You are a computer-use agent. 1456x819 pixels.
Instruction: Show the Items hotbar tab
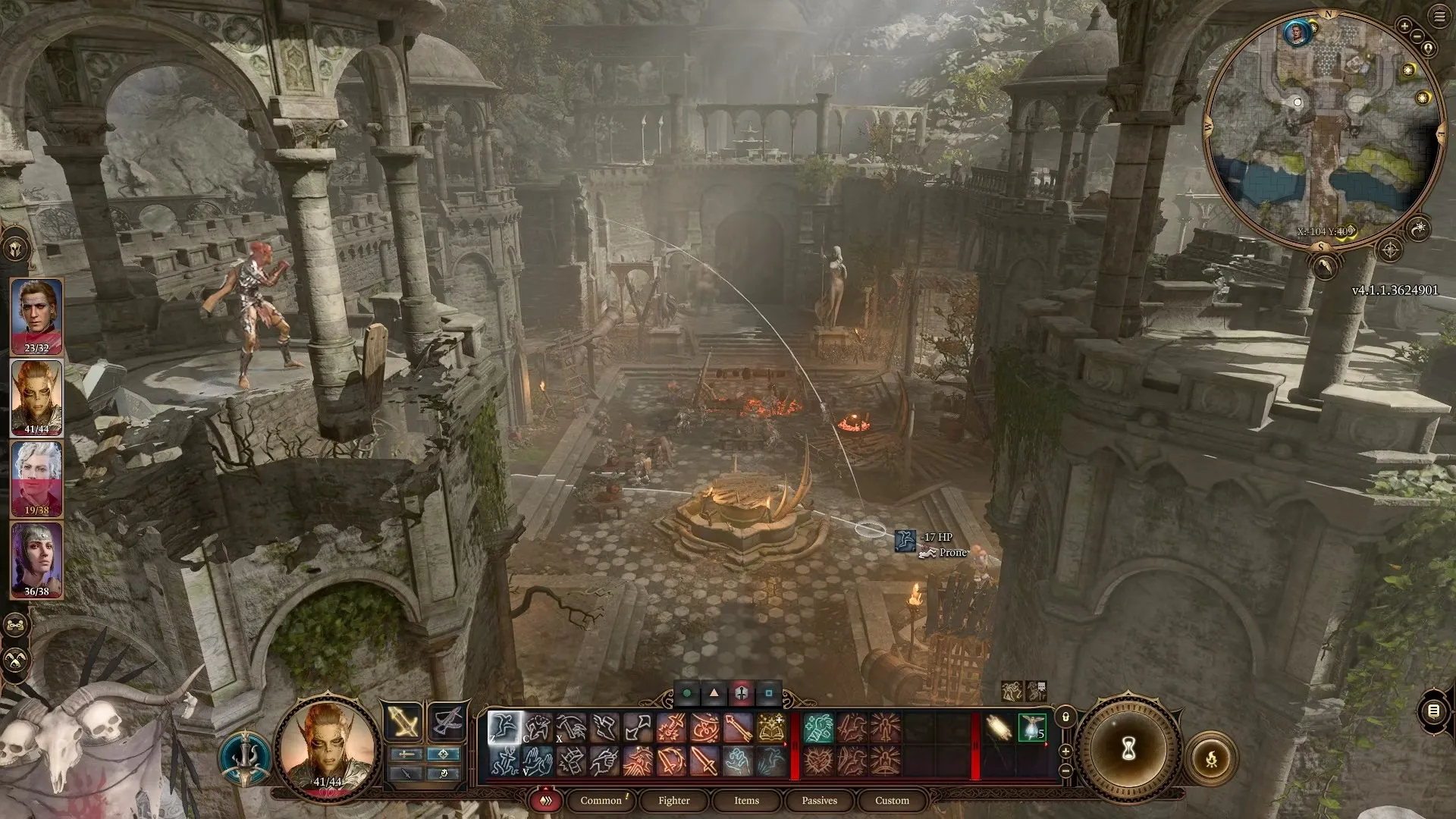pyautogui.click(x=746, y=800)
